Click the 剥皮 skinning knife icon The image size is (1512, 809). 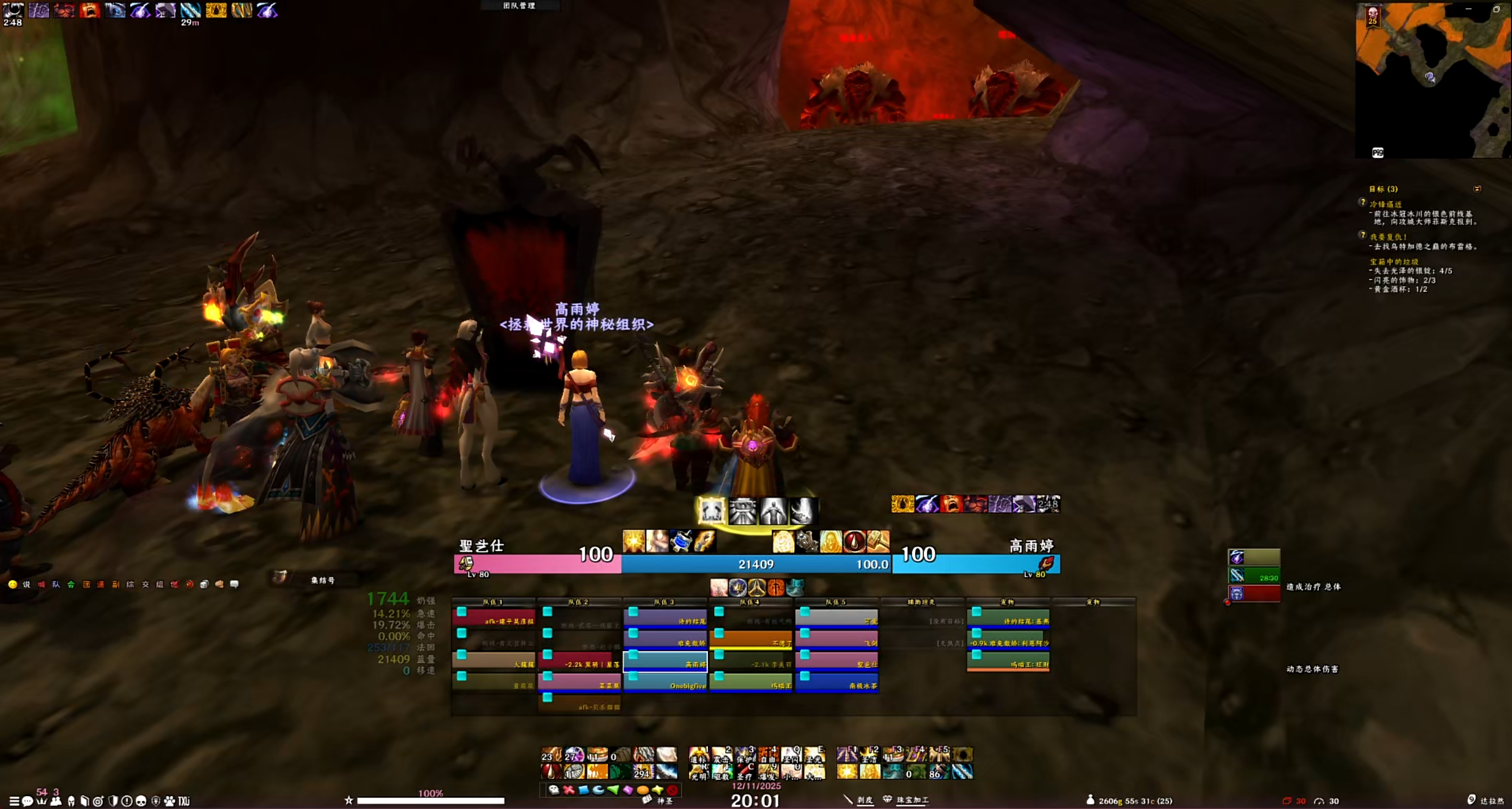pyautogui.click(x=847, y=799)
